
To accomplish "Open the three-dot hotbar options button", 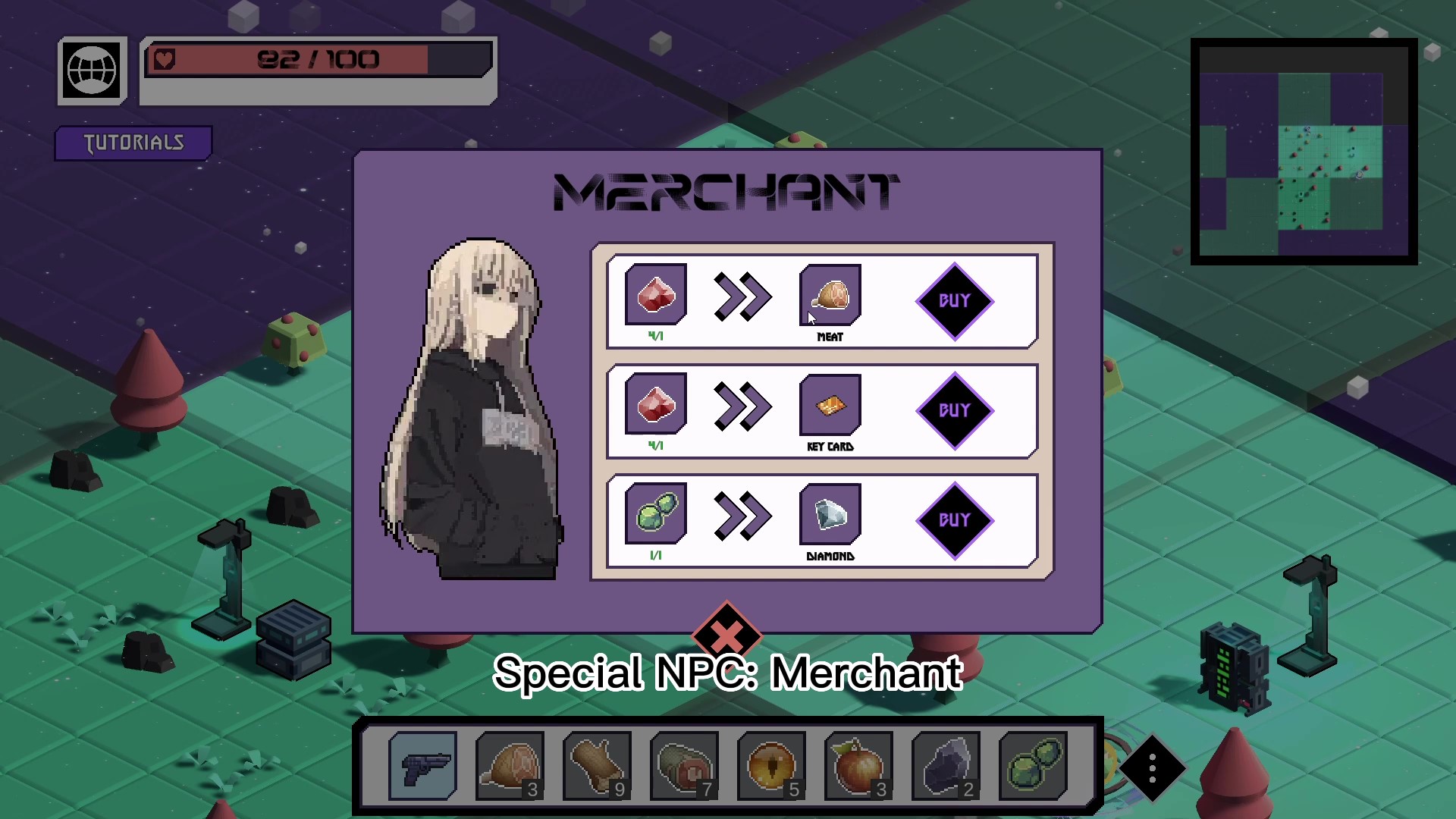I will pos(1152,768).
